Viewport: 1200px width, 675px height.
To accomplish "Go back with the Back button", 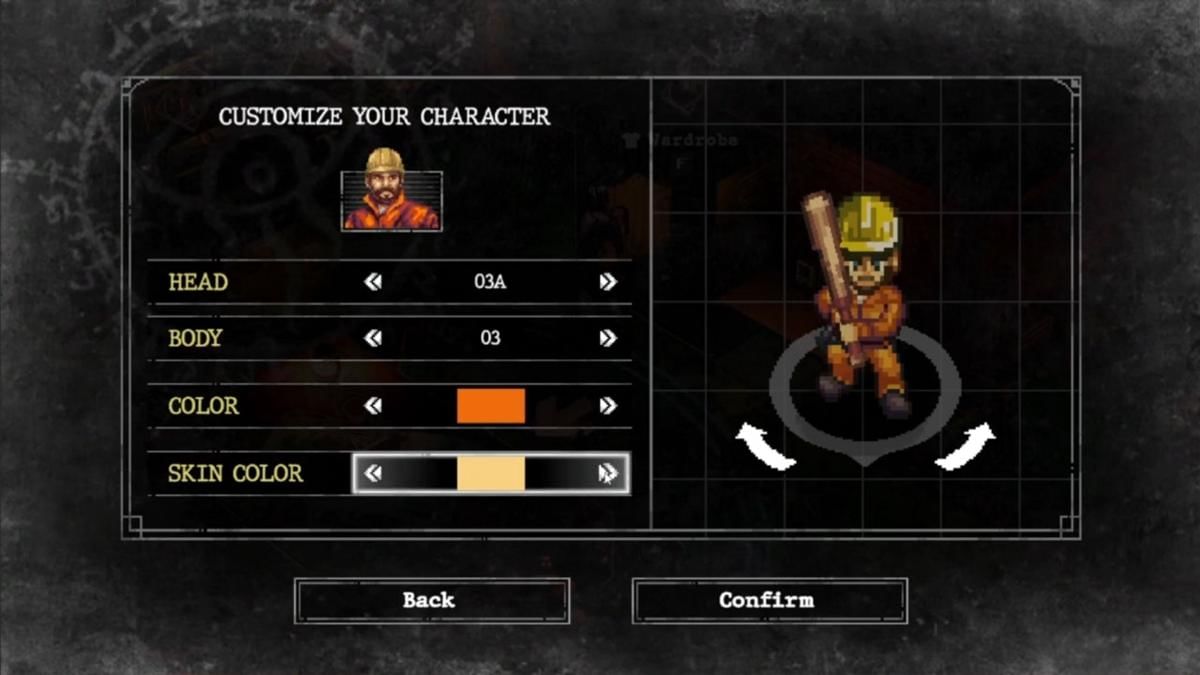I will (431, 600).
